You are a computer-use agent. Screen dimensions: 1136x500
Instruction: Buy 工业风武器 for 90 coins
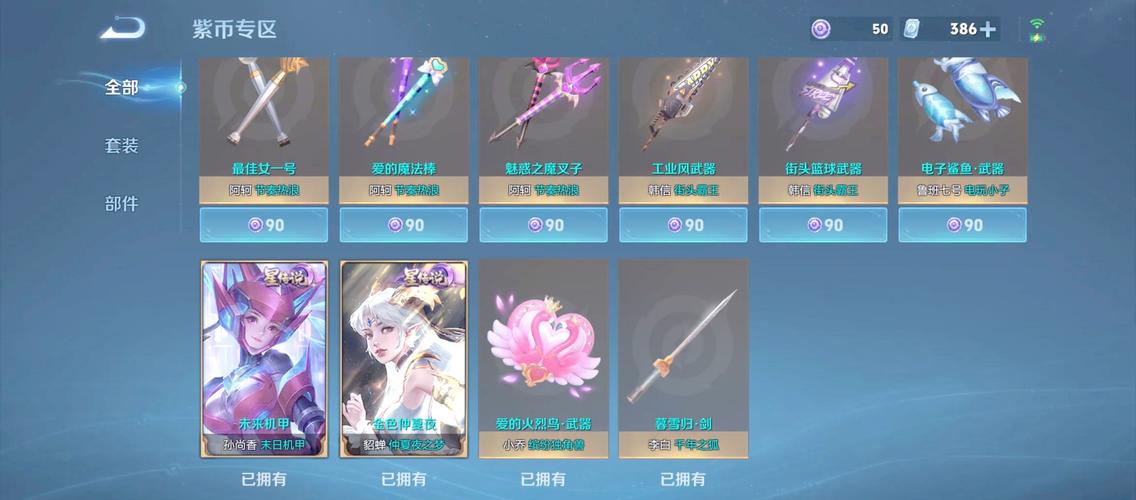pyautogui.click(x=683, y=225)
